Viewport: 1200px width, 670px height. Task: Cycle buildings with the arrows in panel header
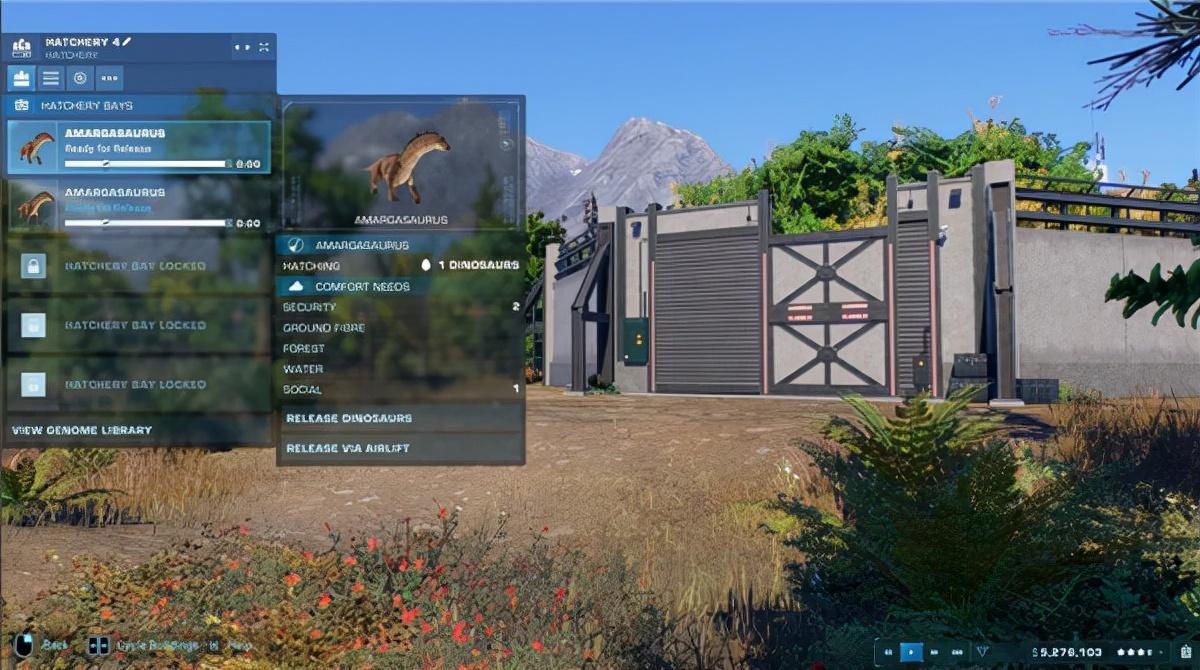pos(241,47)
